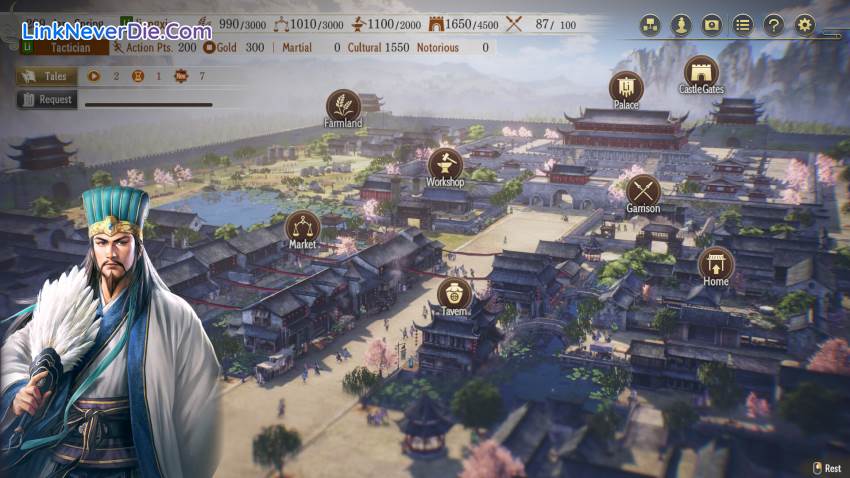850x478 pixels.
Task: Go to the Tavern
Action: point(454,294)
